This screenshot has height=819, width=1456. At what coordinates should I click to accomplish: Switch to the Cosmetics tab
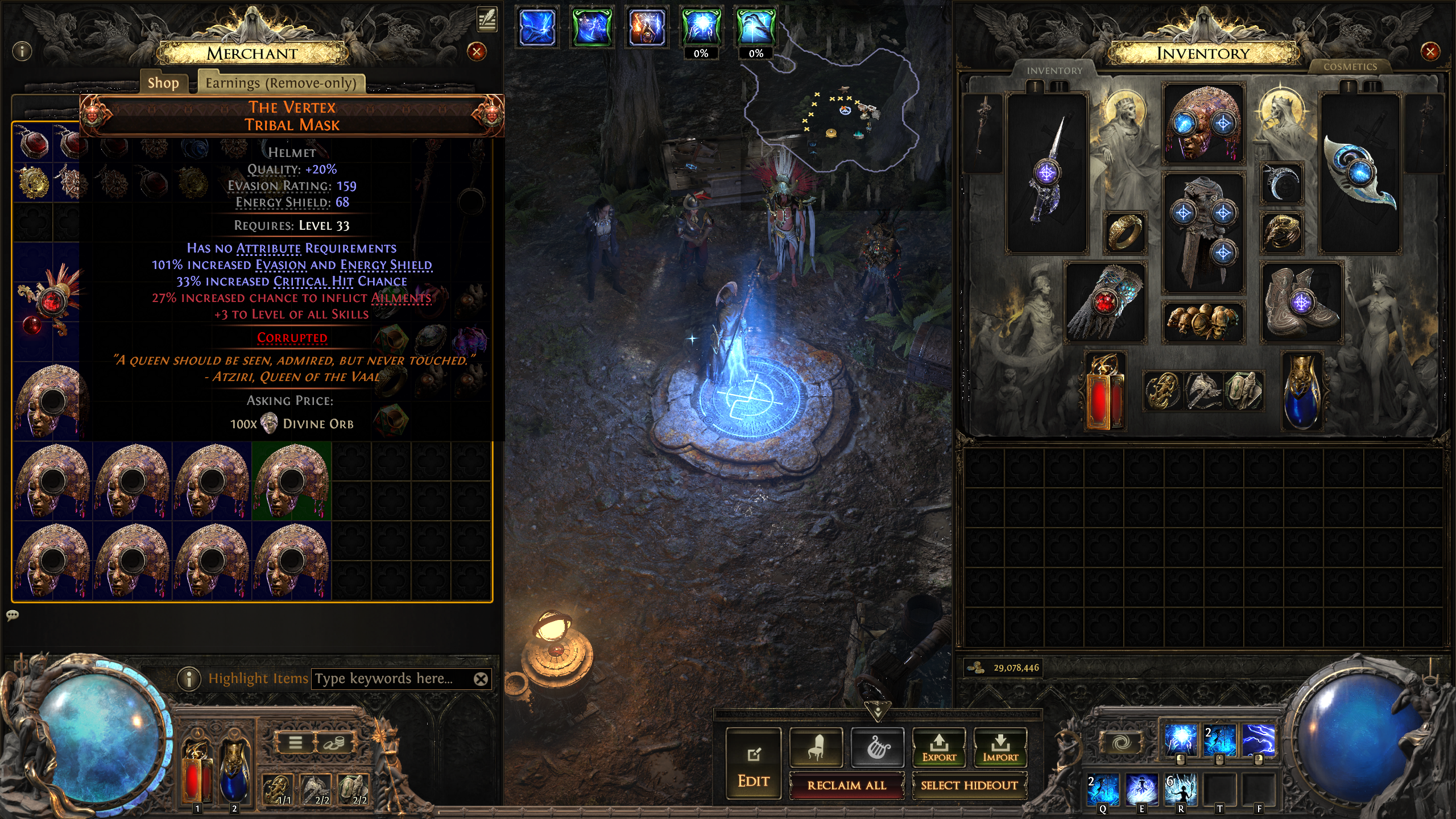[1350, 67]
